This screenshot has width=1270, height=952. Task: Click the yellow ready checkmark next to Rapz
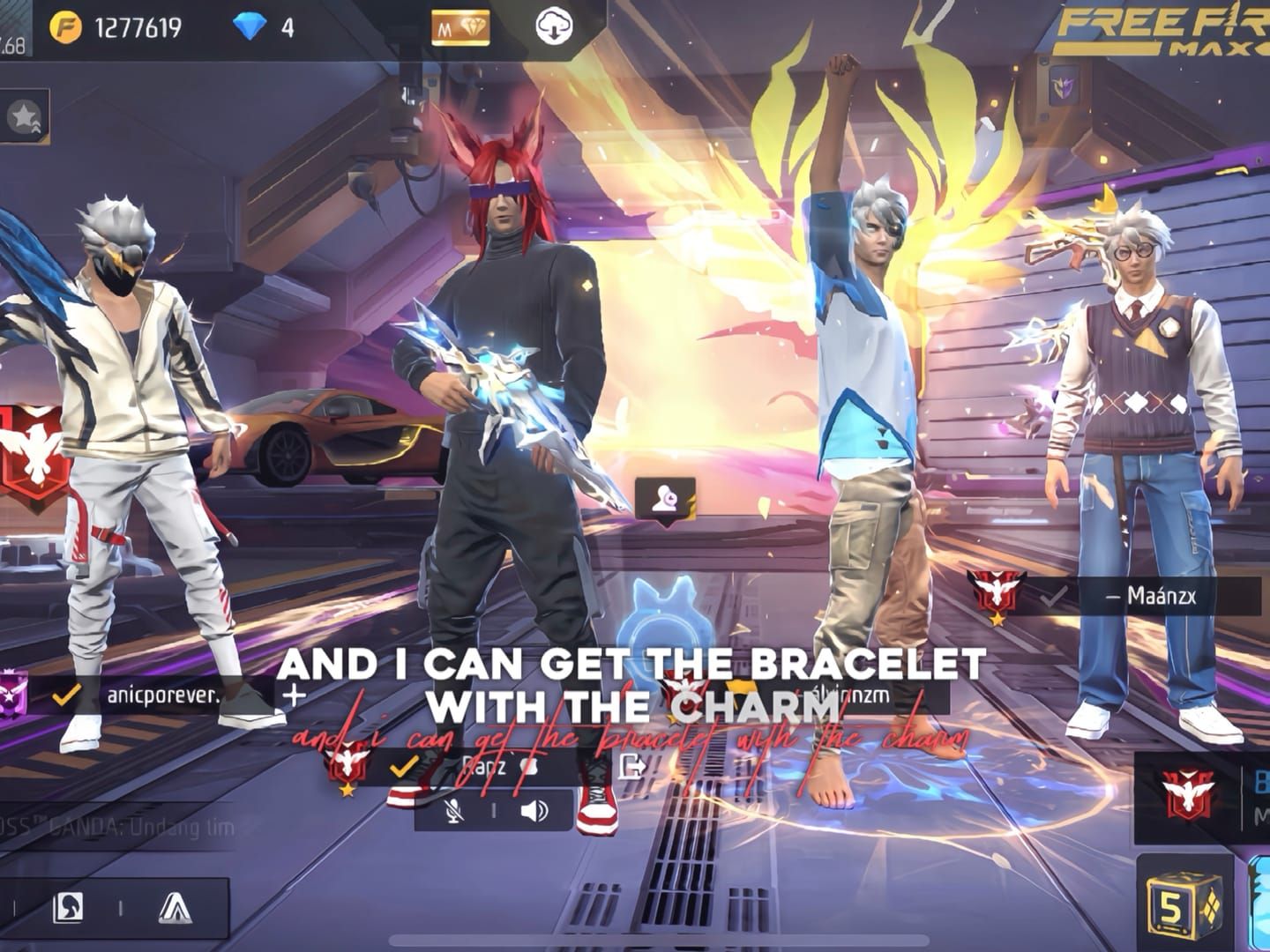[404, 768]
